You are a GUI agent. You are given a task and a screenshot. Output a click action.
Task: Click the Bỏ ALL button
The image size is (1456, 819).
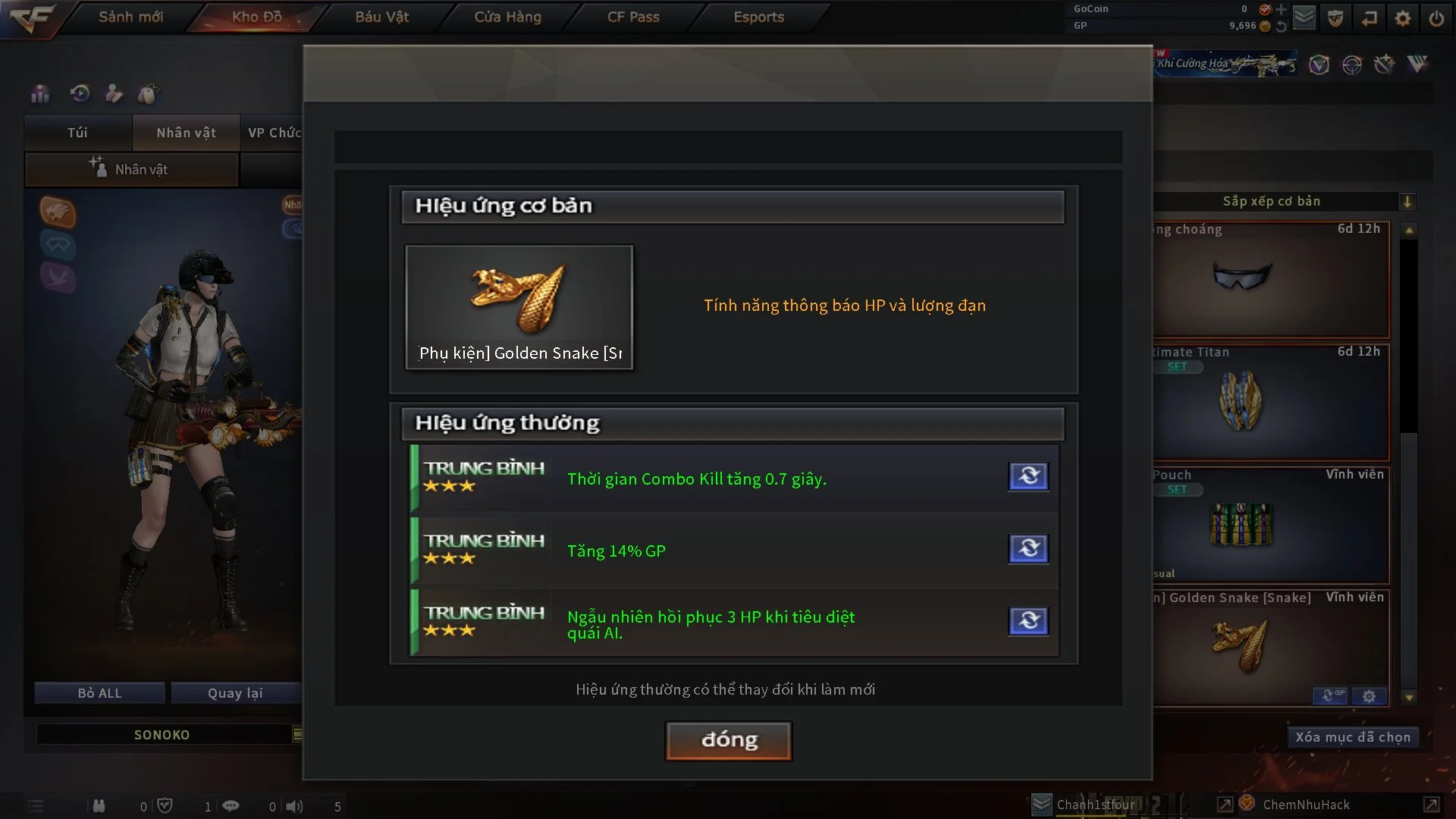(99, 693)
